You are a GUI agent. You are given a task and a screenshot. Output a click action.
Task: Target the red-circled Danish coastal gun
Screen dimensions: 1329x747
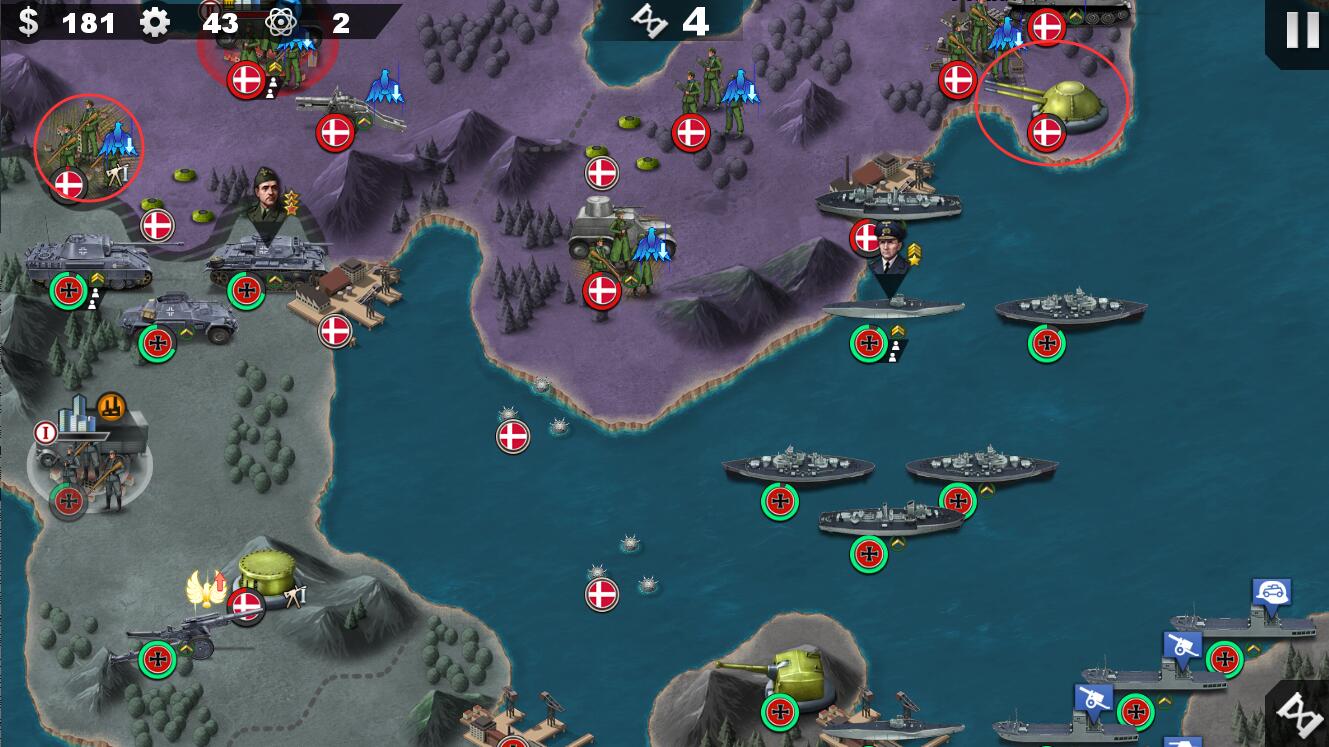tap(1067, 104)
